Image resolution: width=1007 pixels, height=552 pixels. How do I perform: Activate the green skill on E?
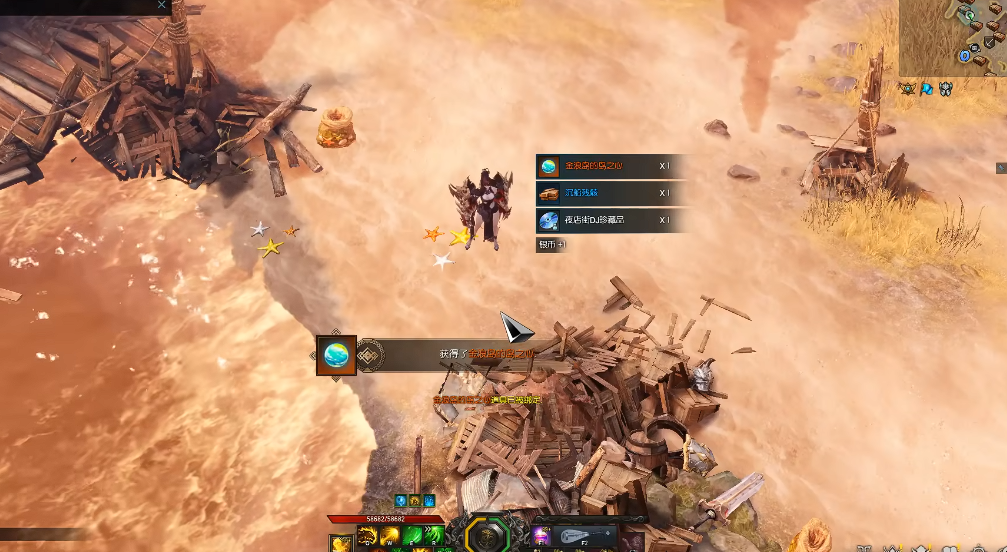pos(411,537)
